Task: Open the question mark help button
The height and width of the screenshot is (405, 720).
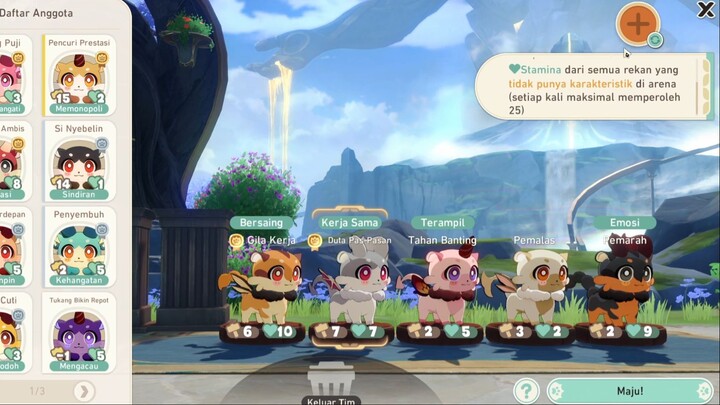Action: pyautogui.click(x=526, y=390)
